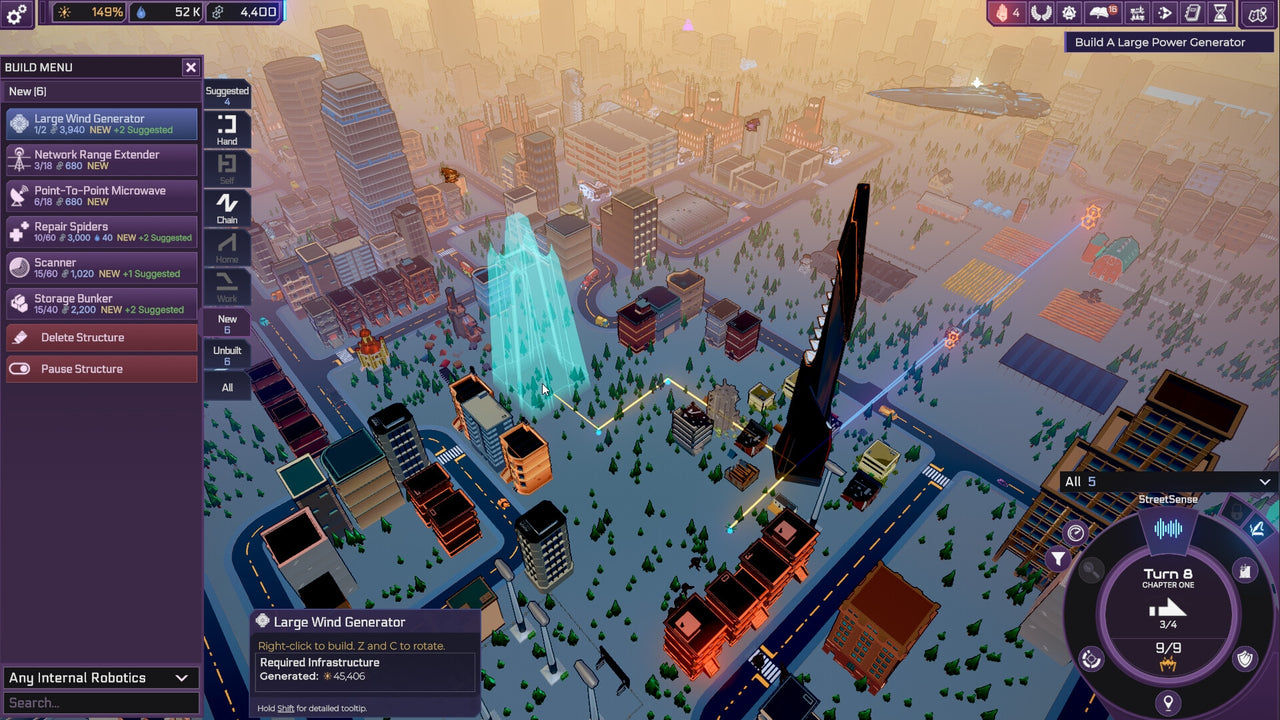Viewport: 1280px width, 720px height.
Task: Click the StreetSense waveform icon on radial menu
Action: (1169, 529)
